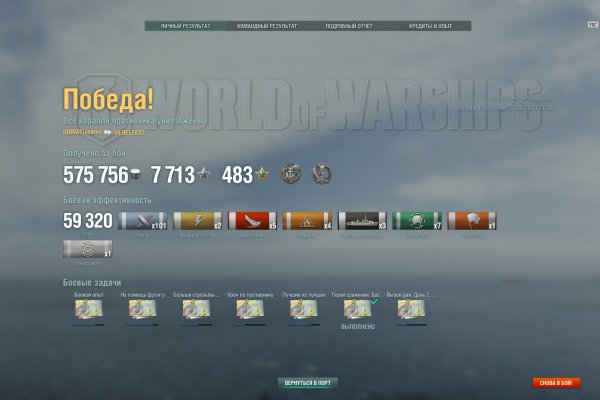Select the ship destroyed ribbon x3

click(361, 221)
